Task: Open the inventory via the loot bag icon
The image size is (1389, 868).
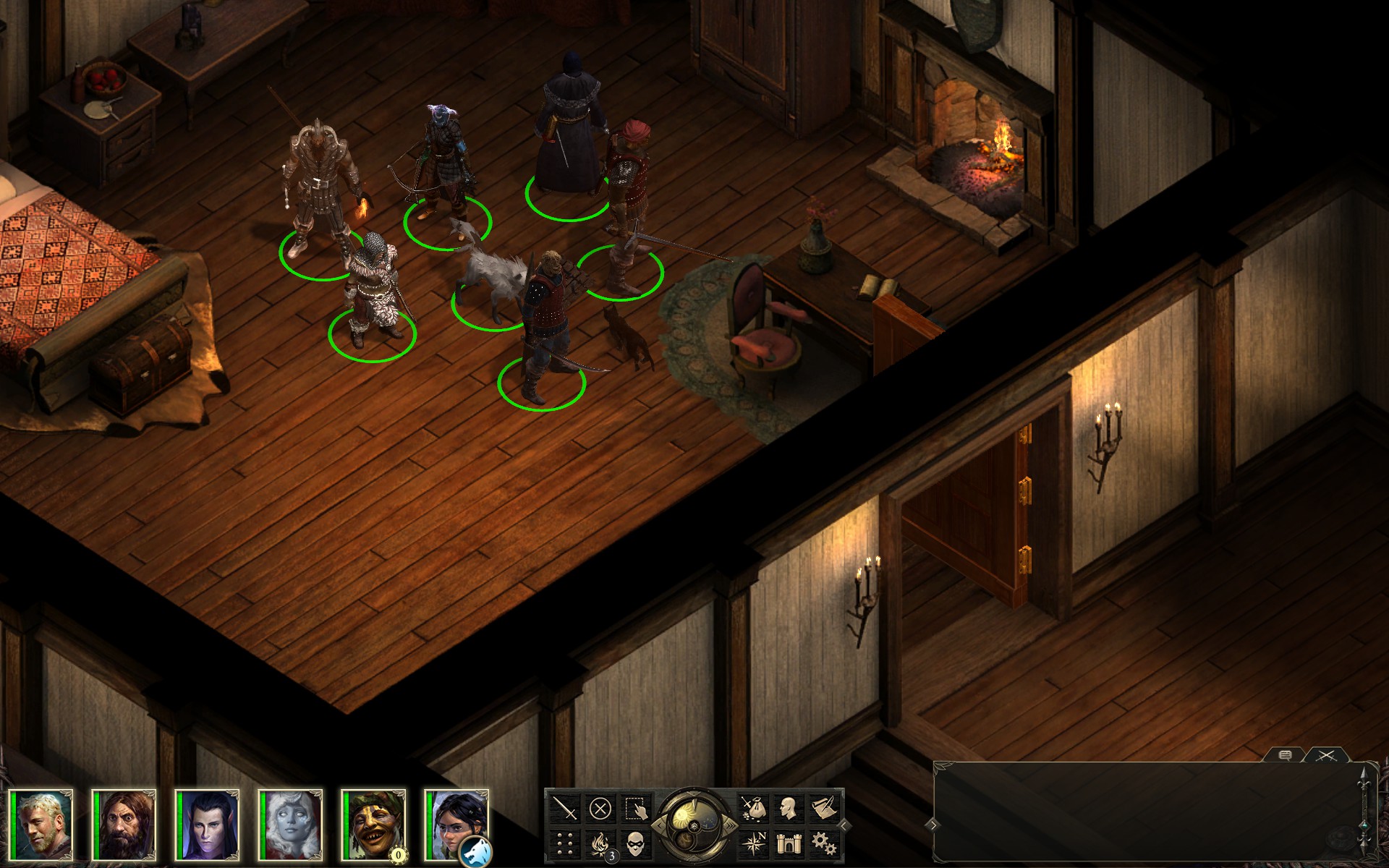Action: pos(753,807)
